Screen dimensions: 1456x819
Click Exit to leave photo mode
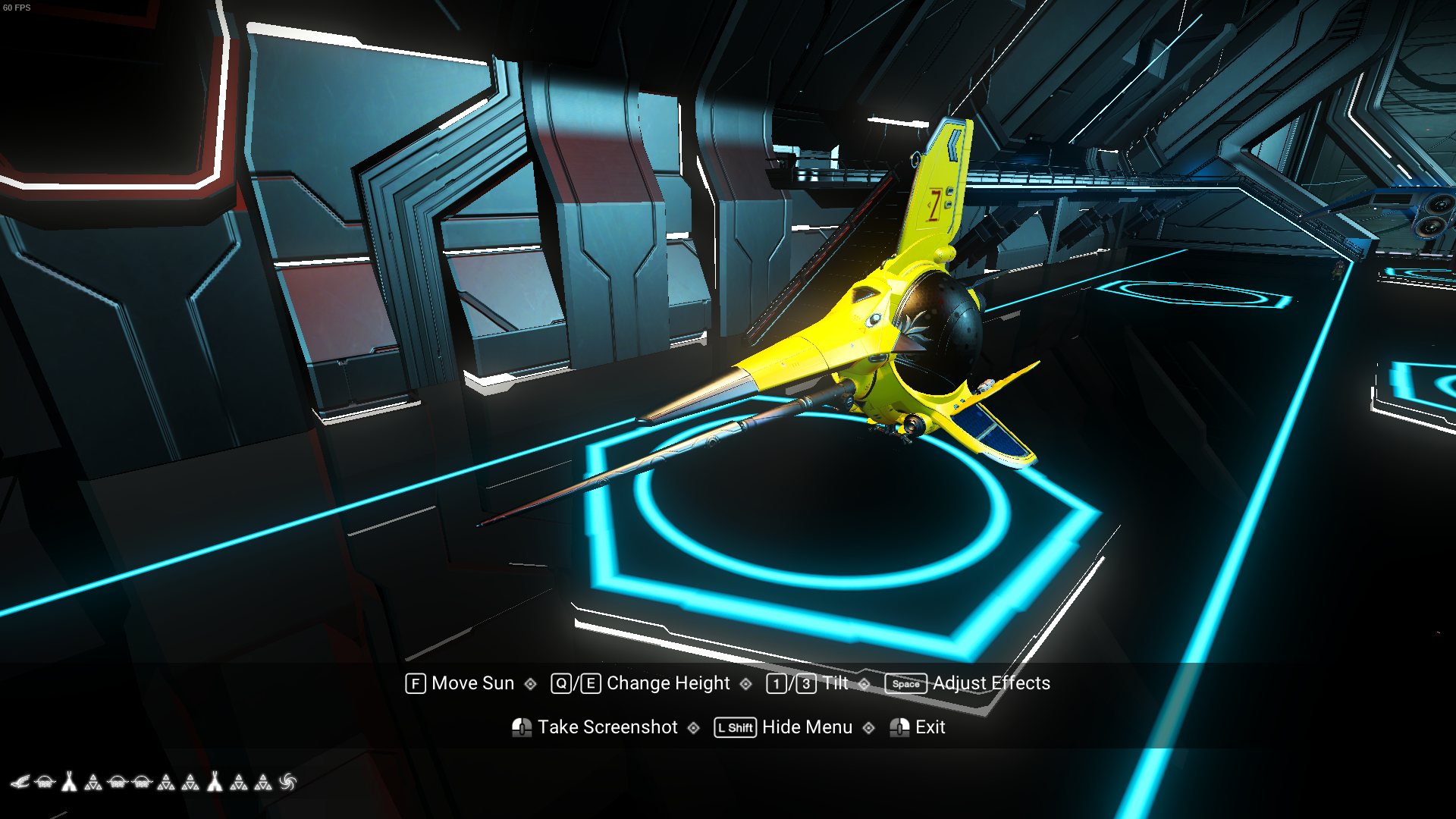[x=930, y=727]
